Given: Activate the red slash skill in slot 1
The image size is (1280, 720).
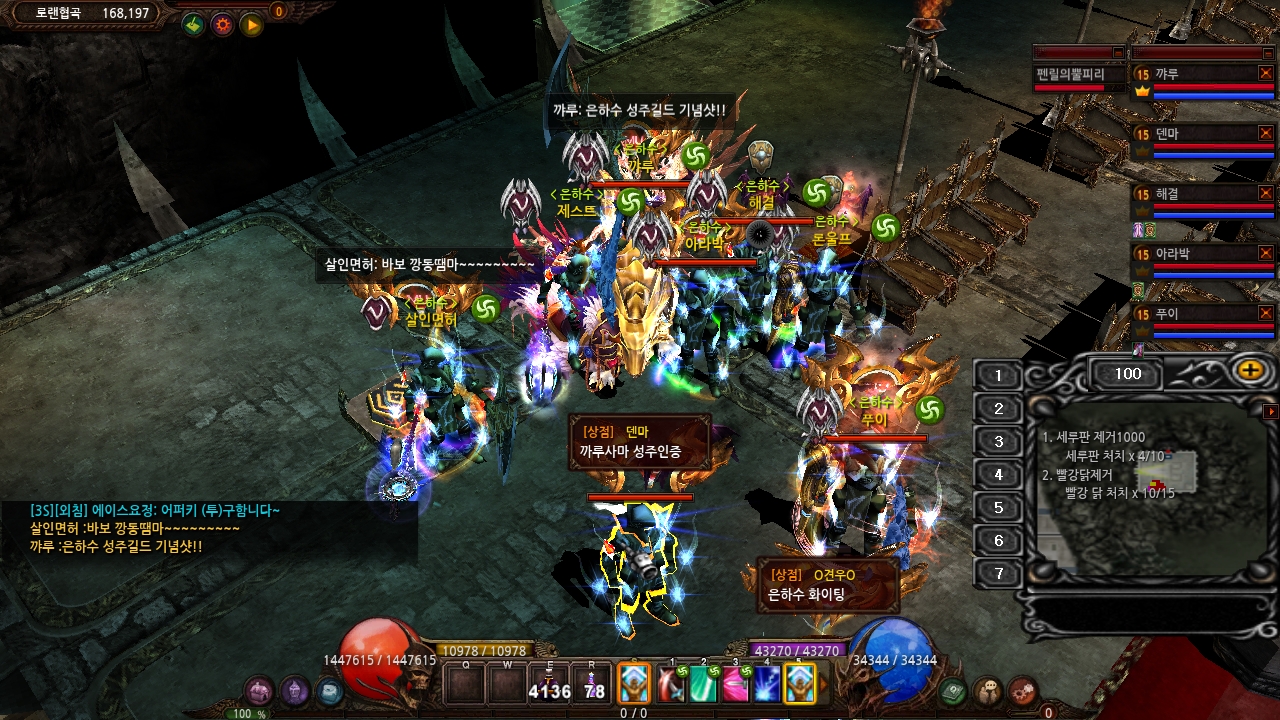Looking at the screenshot, I should (x=671, y=684).
